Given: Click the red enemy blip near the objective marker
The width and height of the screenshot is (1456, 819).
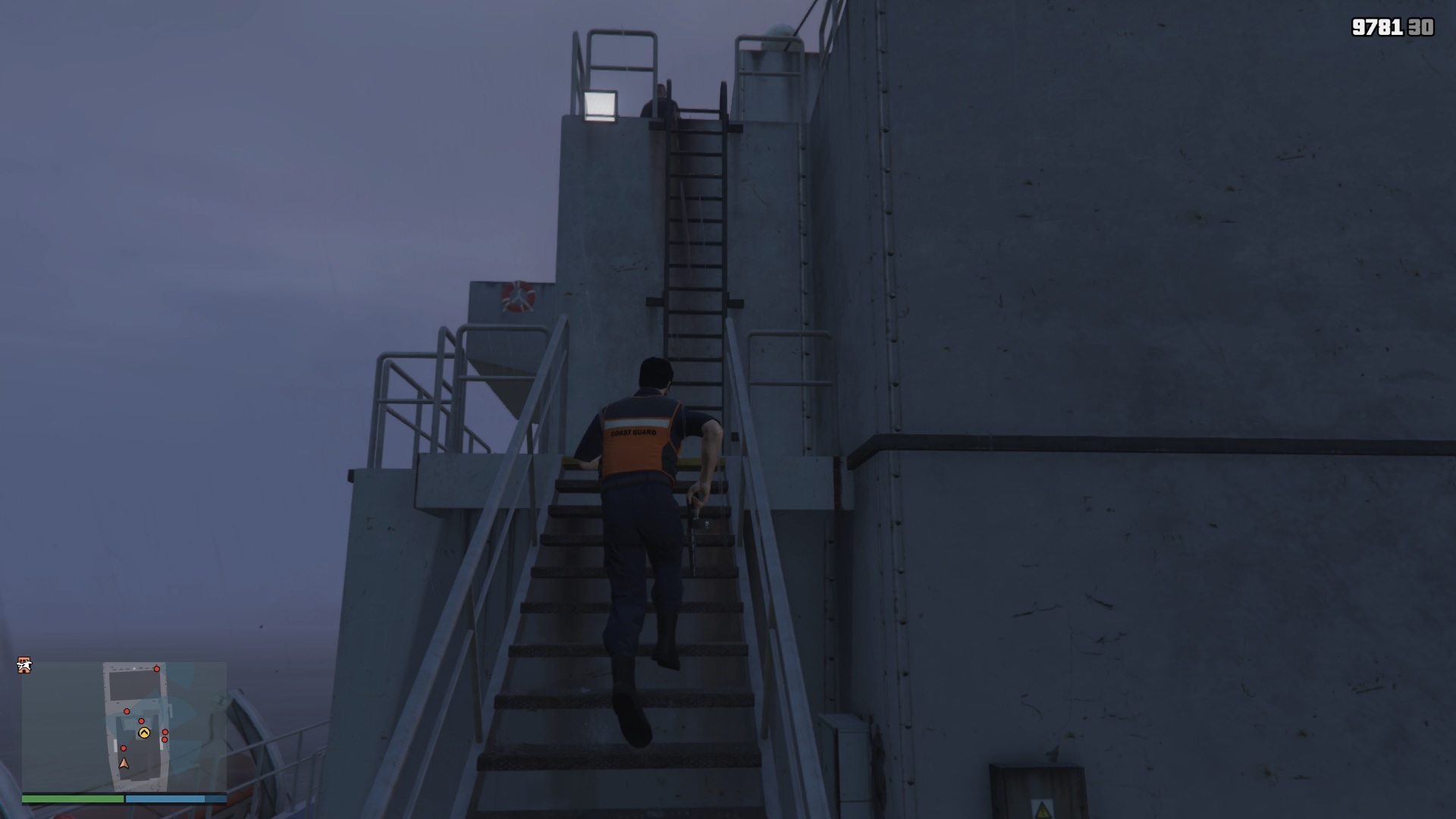Looking at the screenshot, I should click(142, 720).
